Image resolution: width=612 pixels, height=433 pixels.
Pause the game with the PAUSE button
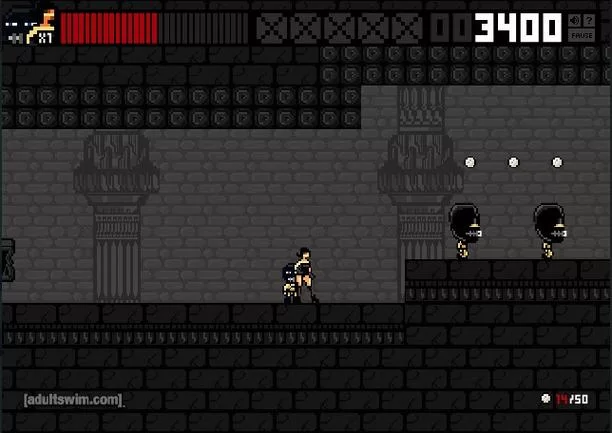581,35
